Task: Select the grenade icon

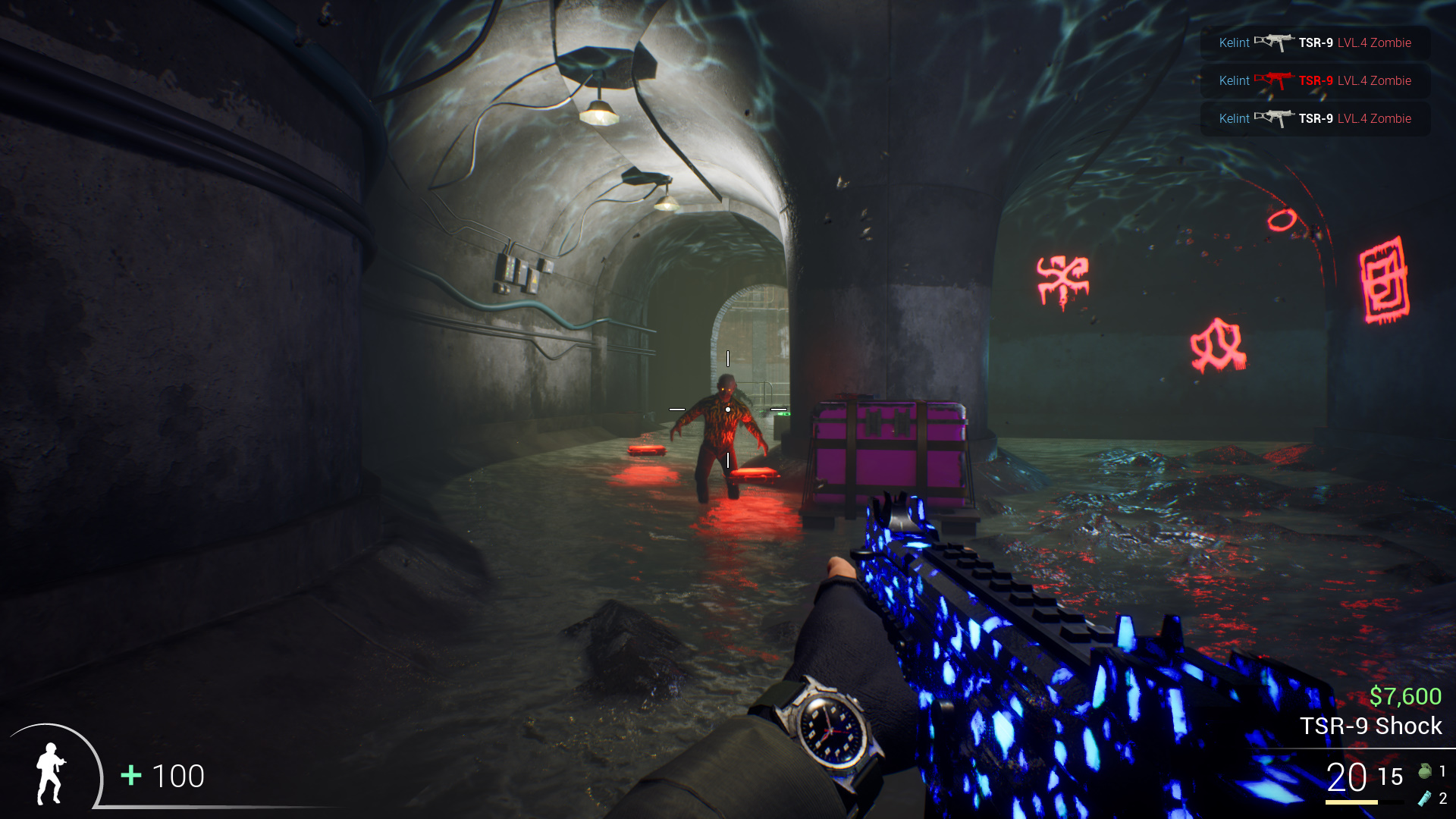Action: (1425, 771)
